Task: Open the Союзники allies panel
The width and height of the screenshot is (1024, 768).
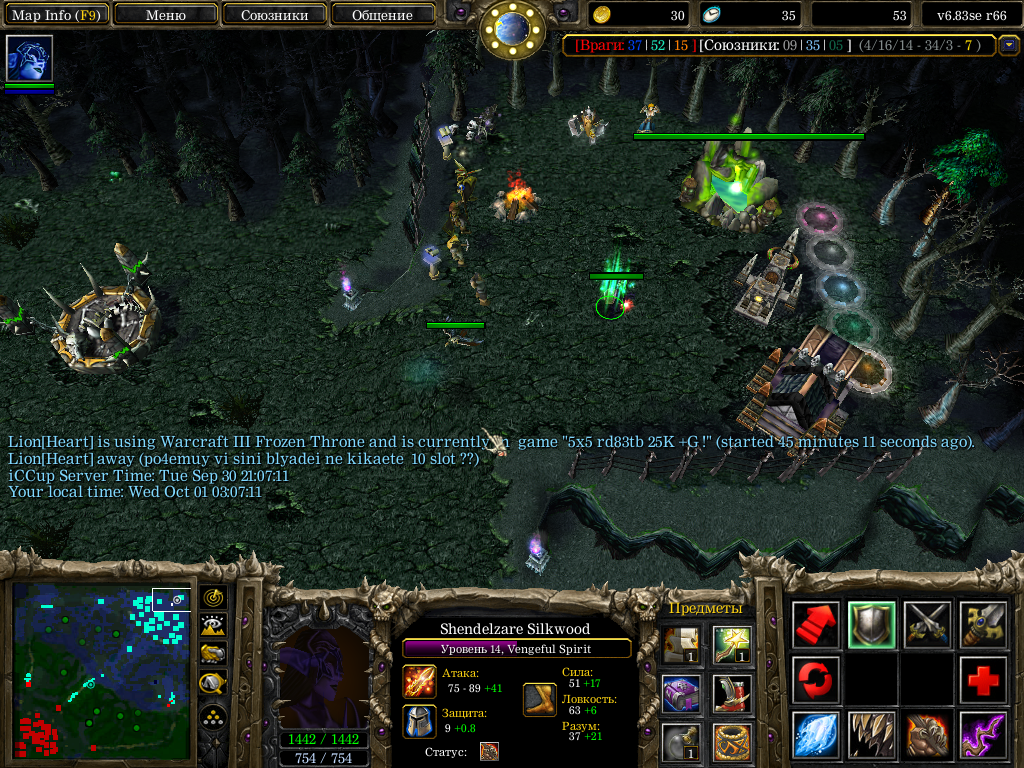Action: 273,15
